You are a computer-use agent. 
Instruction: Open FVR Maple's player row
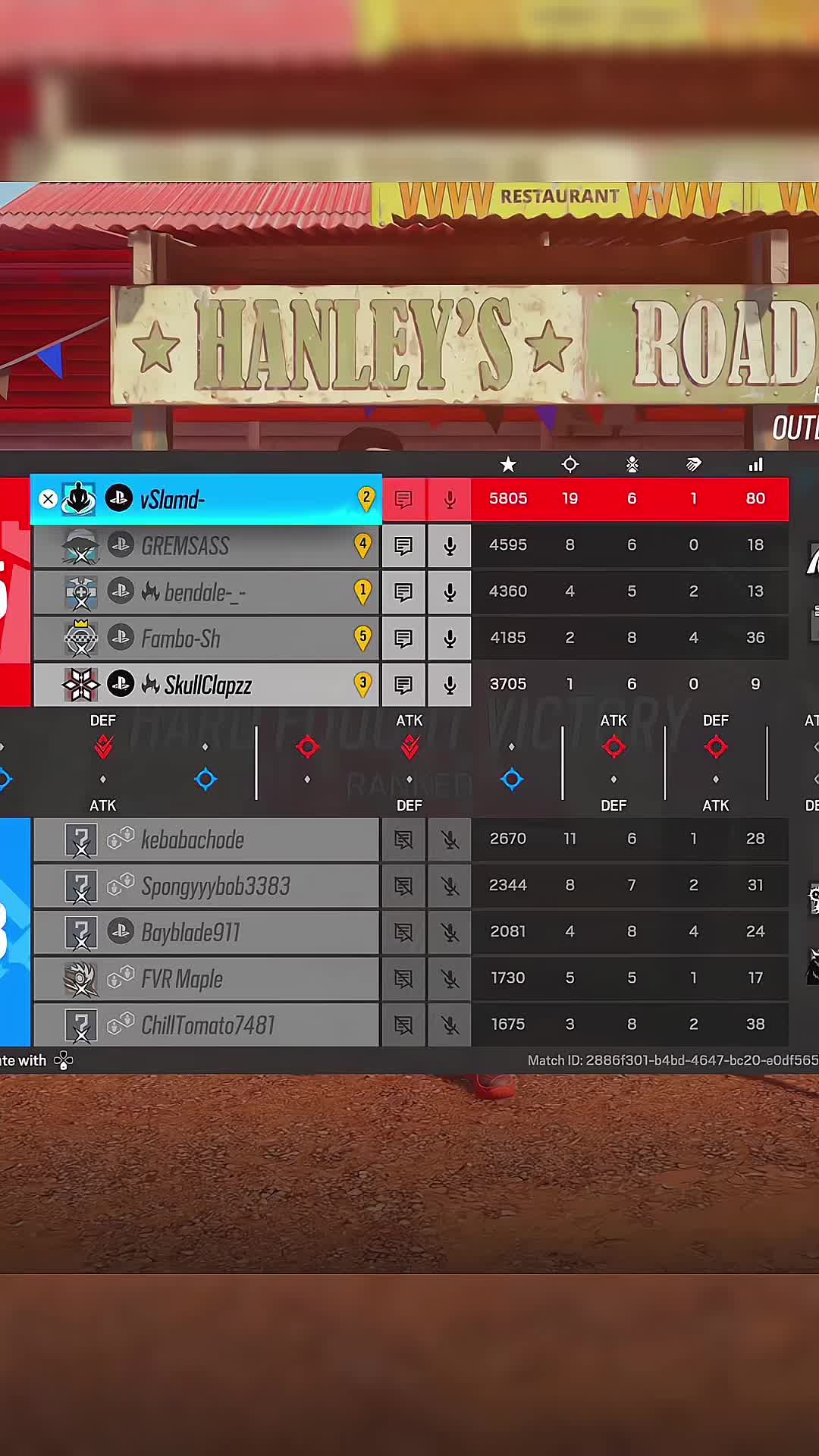click(205, 978)
